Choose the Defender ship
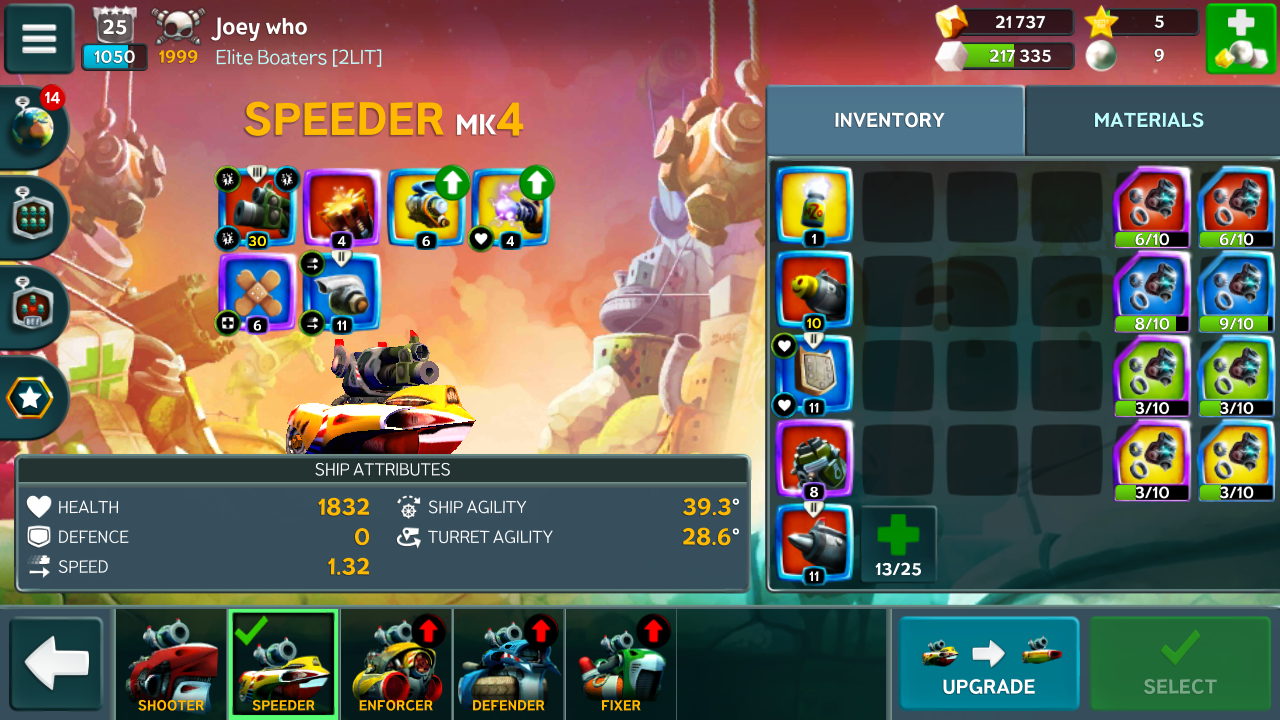 508,664
